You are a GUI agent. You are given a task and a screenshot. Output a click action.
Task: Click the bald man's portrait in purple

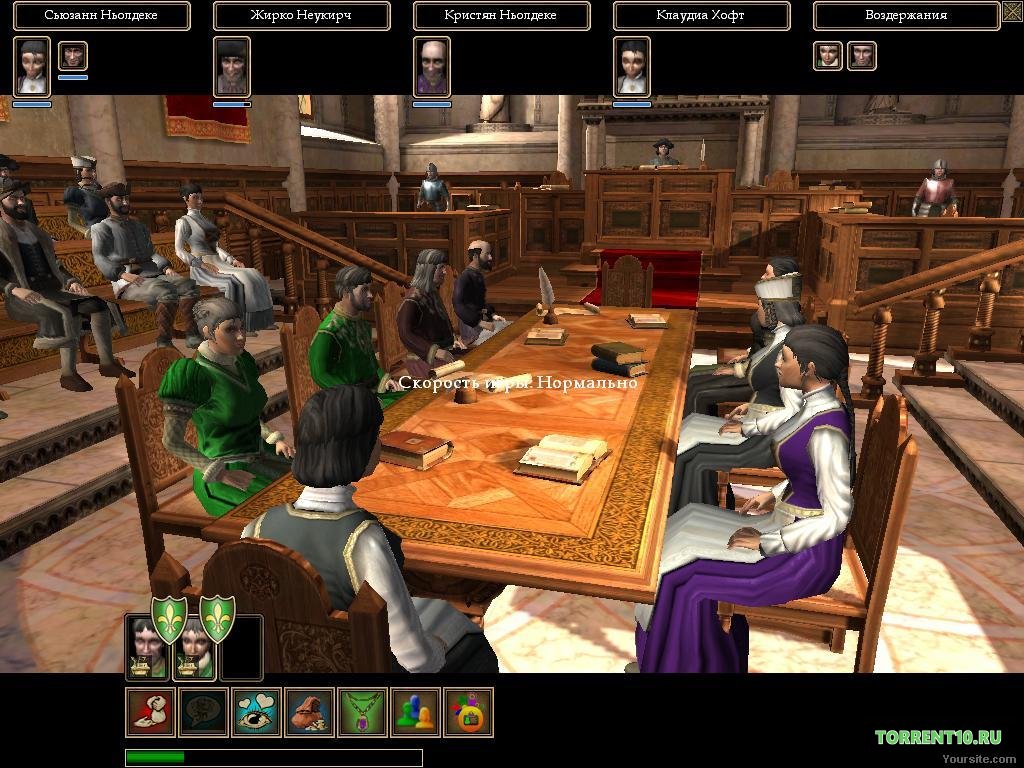(432, 66)
